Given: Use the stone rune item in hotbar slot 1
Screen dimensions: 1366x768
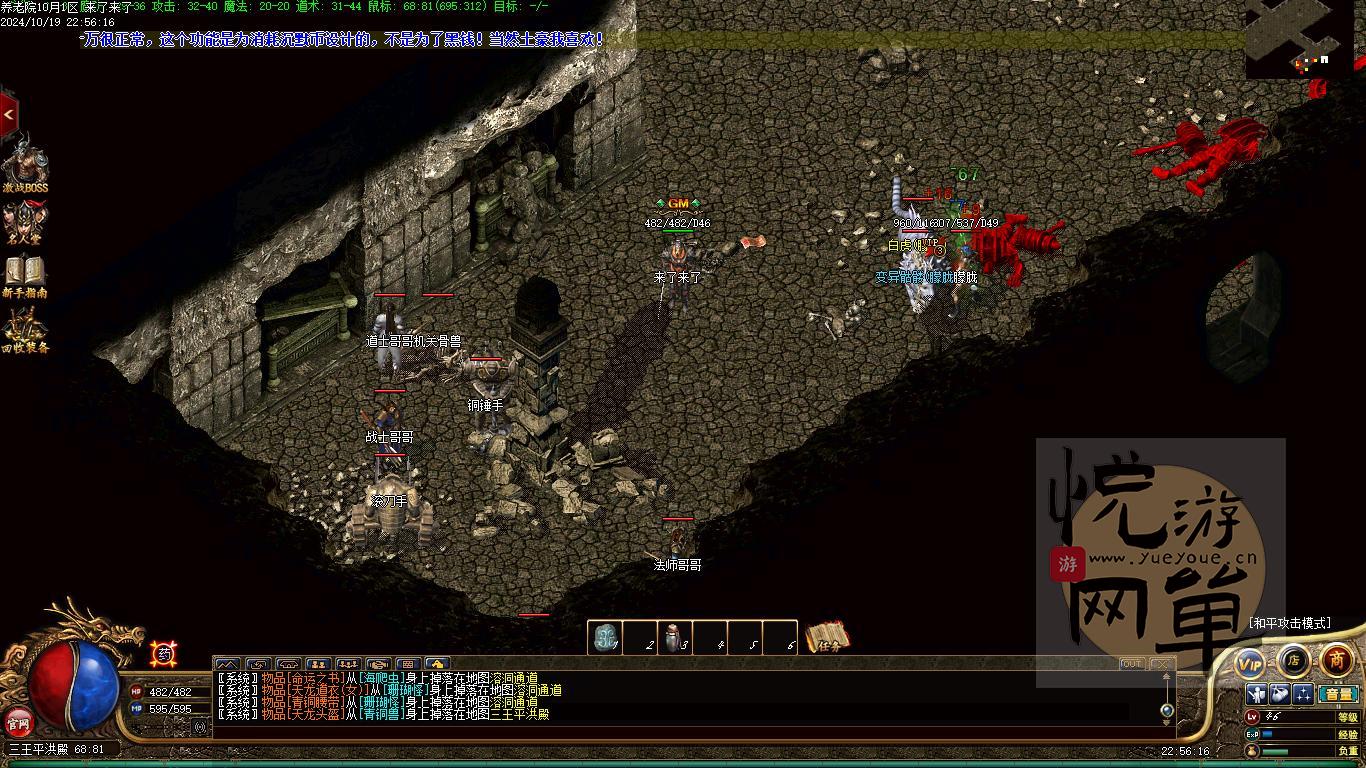Looking at the screenshot, I should 604,638.
